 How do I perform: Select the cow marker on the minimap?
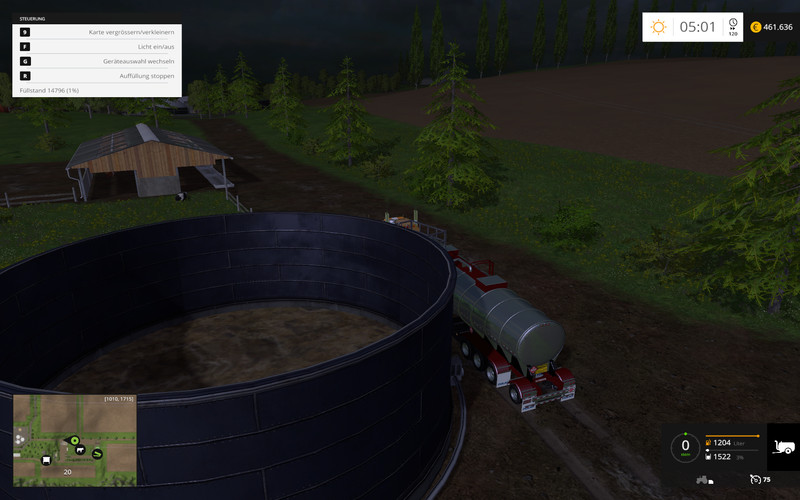coord(78,450)
